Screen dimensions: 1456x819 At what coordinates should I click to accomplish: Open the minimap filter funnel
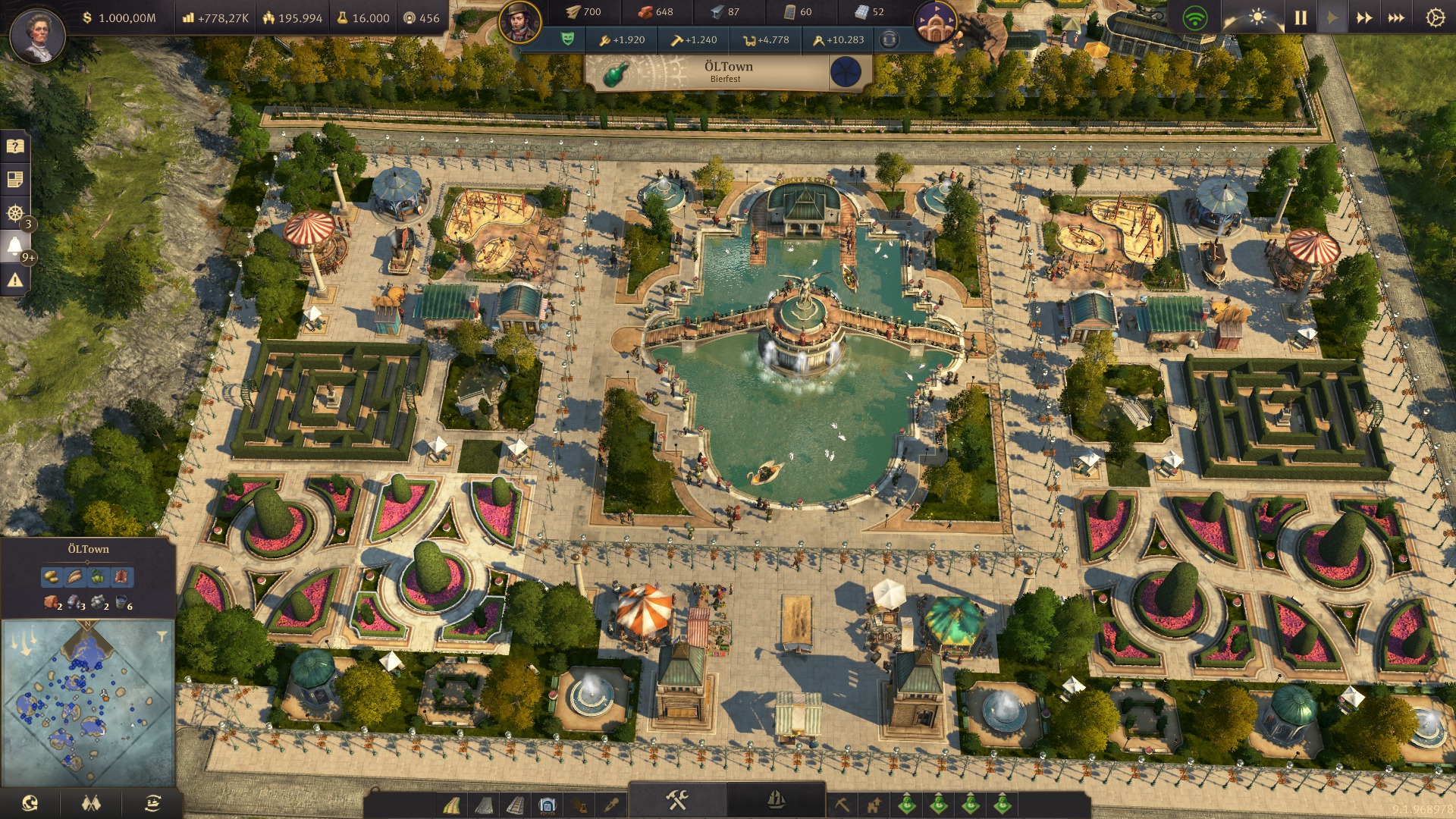(162, 636)
